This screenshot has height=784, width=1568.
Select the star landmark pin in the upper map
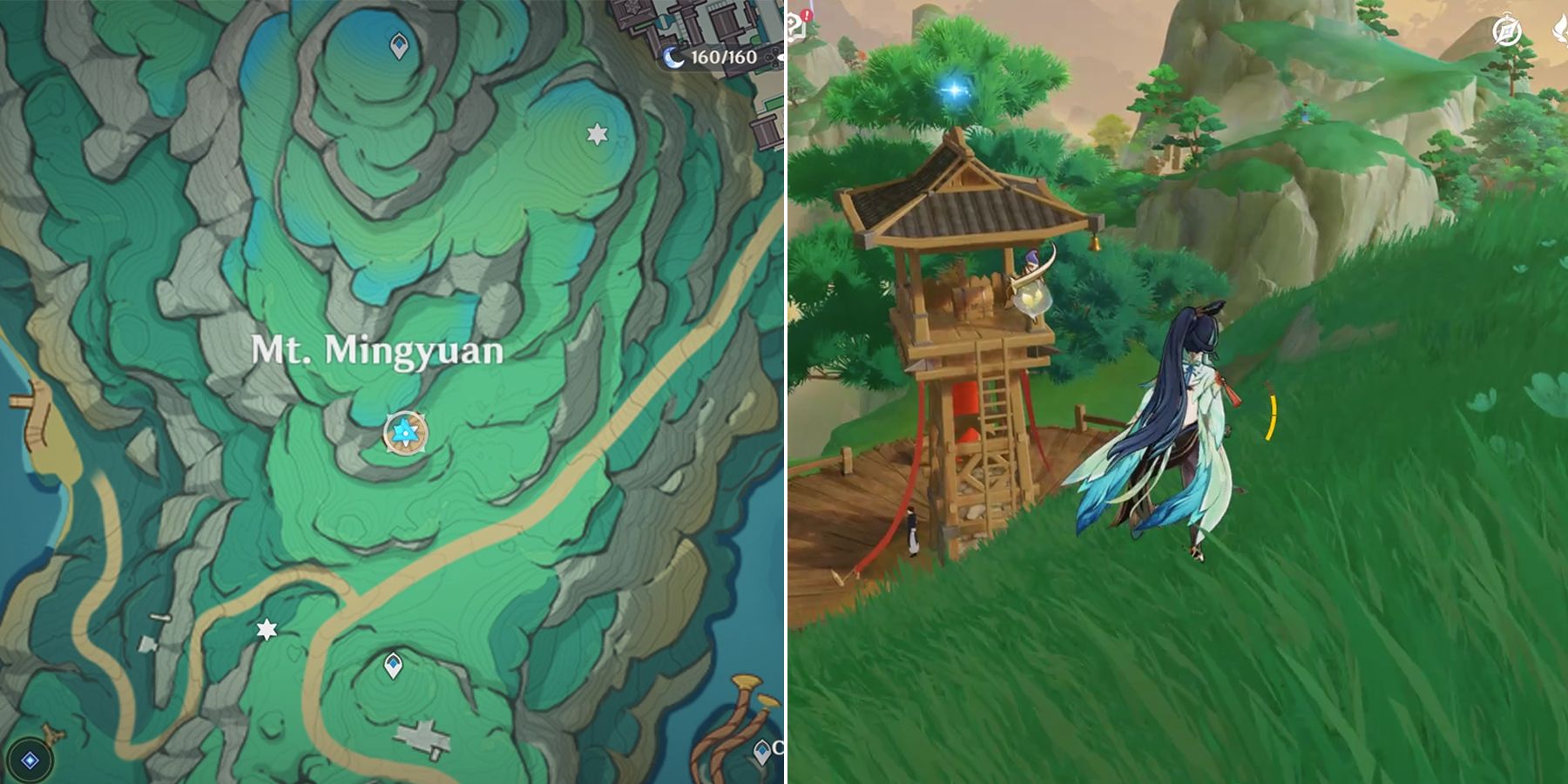[597, 135]
